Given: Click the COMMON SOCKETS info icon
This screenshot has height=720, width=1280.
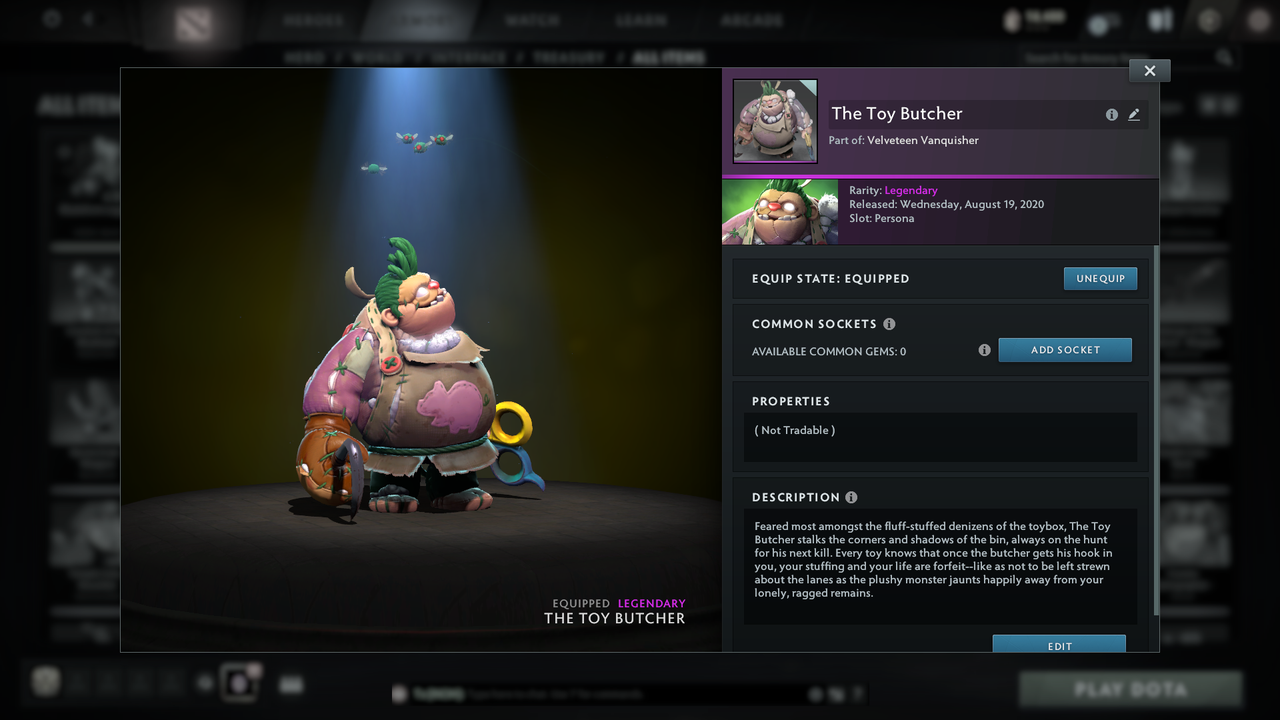Looking at the screenshot, I should click(890, 323).
